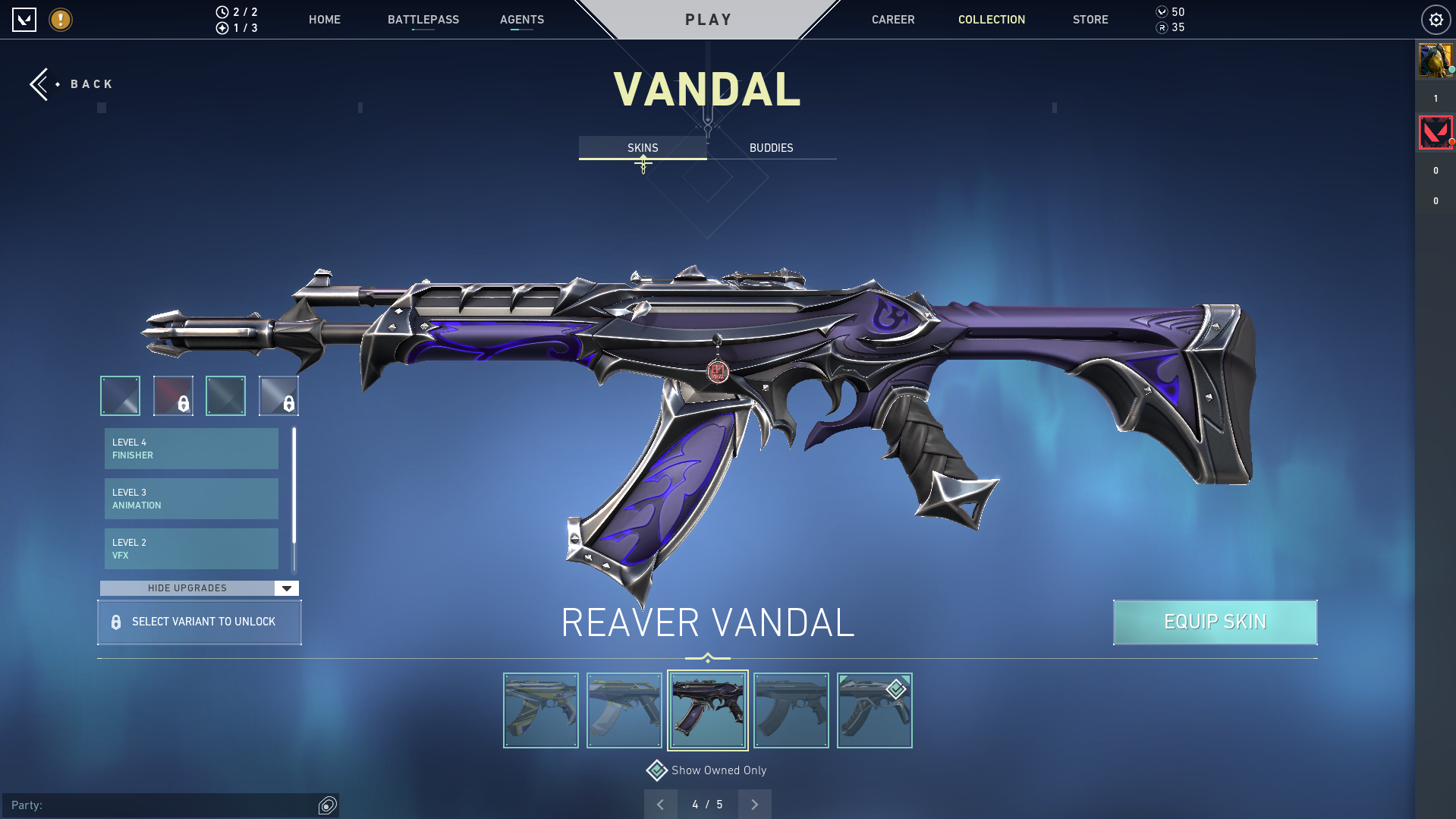1456x819 pixels.
Task: Select the locked silver Reaver variant
Action: [x=278, y=395]
